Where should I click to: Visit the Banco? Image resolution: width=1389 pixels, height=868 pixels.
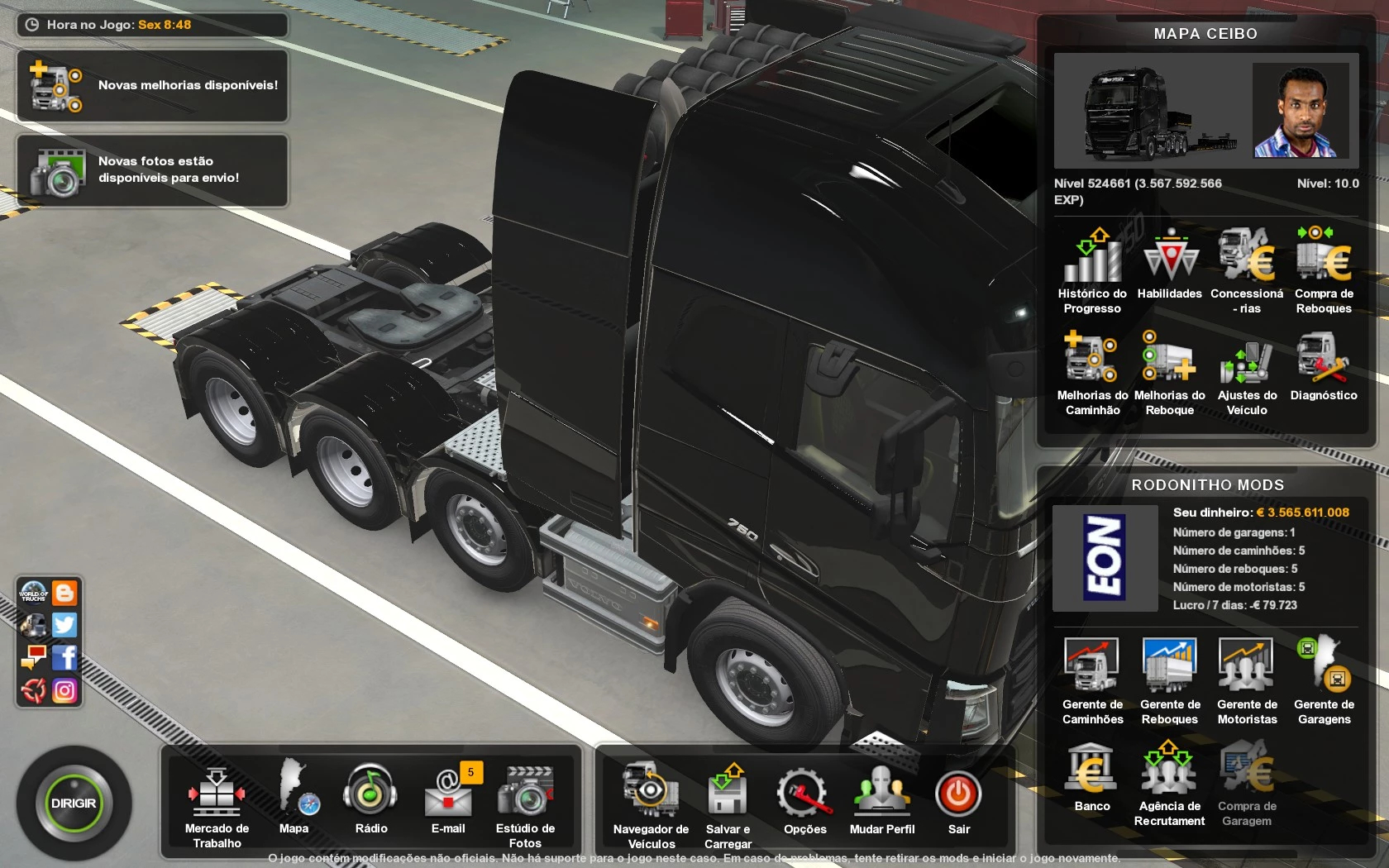pyautogui.click(x=1092, y=777)
